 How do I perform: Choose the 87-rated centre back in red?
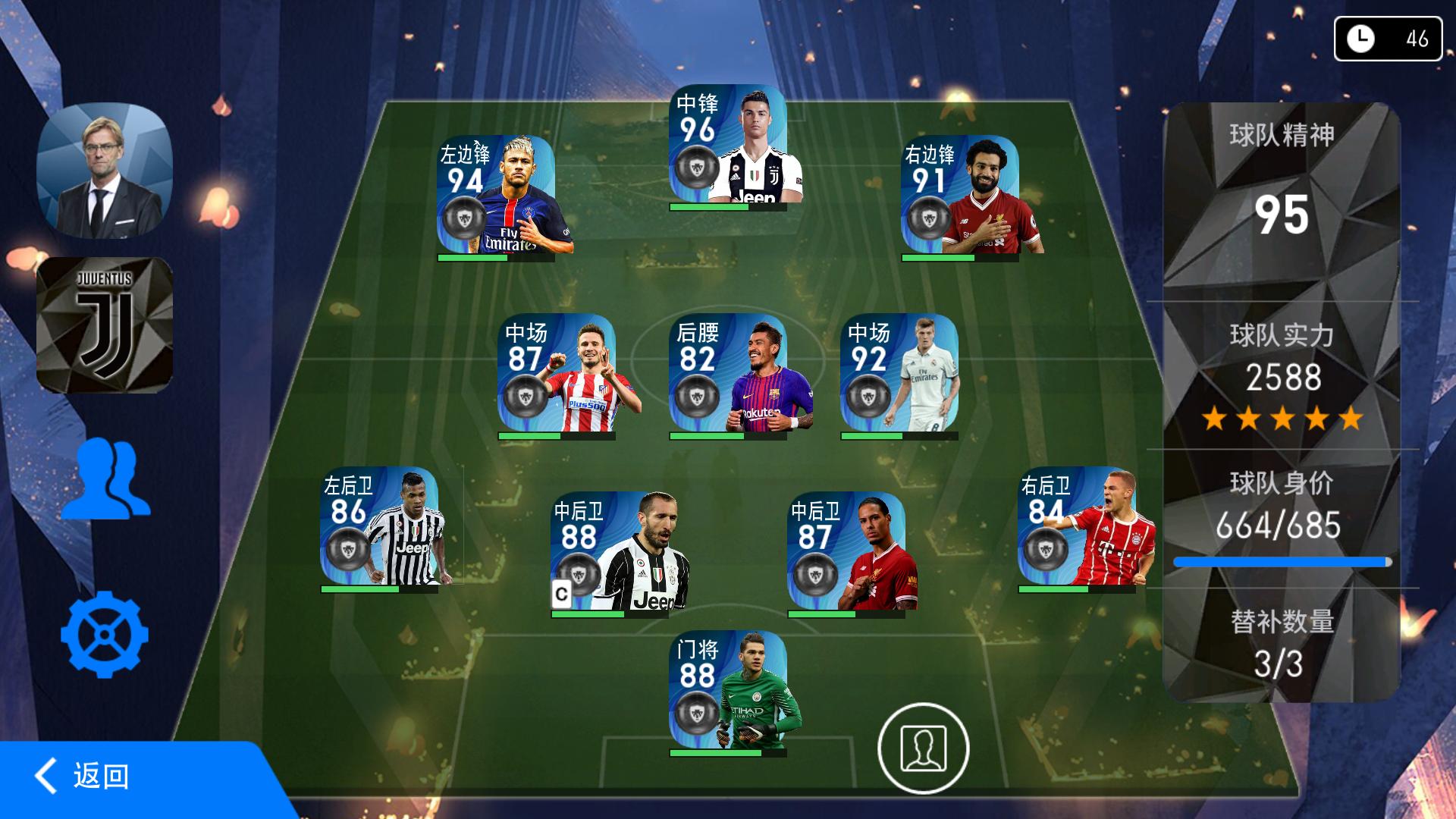click(848, 551)
